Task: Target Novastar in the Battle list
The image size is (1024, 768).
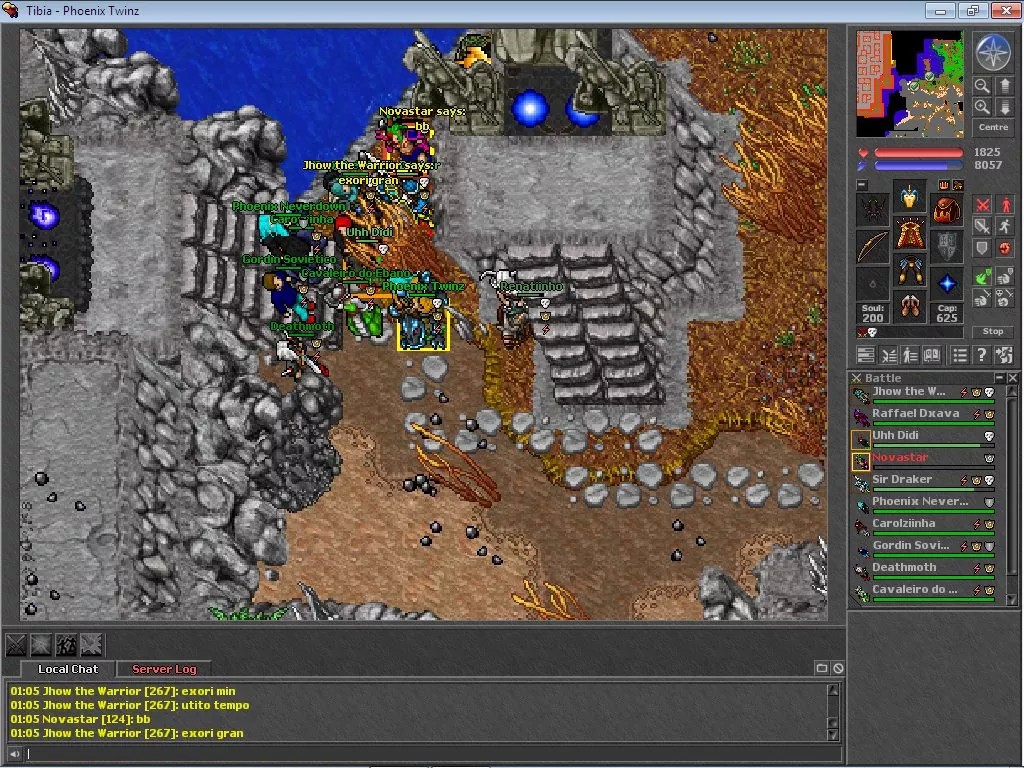Action: (900, 458)
